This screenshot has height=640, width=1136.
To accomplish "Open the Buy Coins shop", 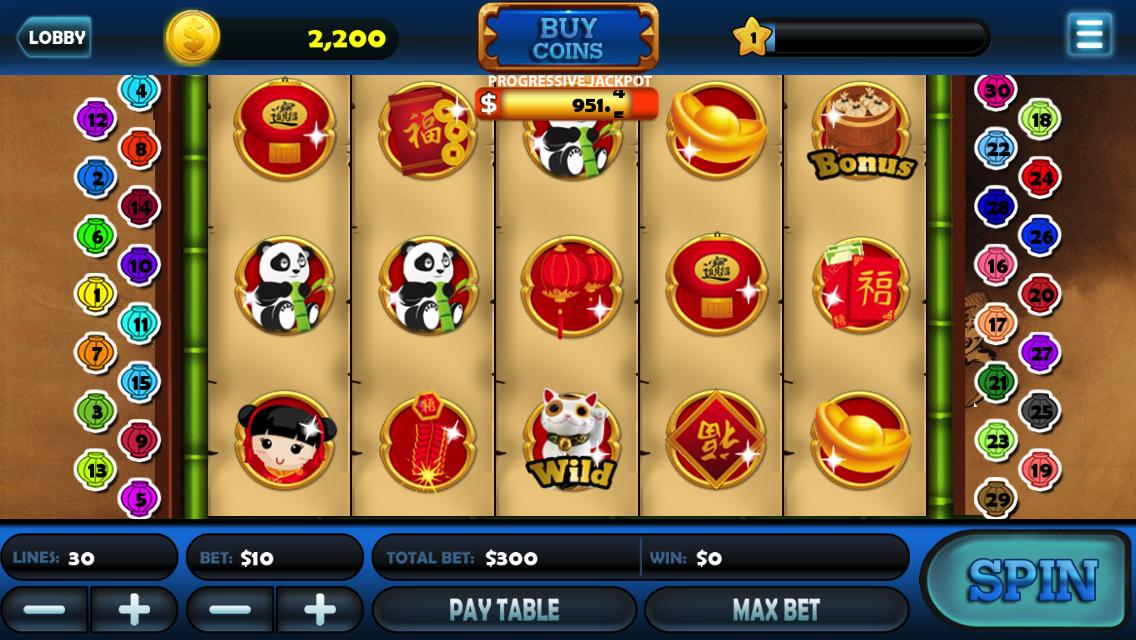I will click(x=568, y=38).
